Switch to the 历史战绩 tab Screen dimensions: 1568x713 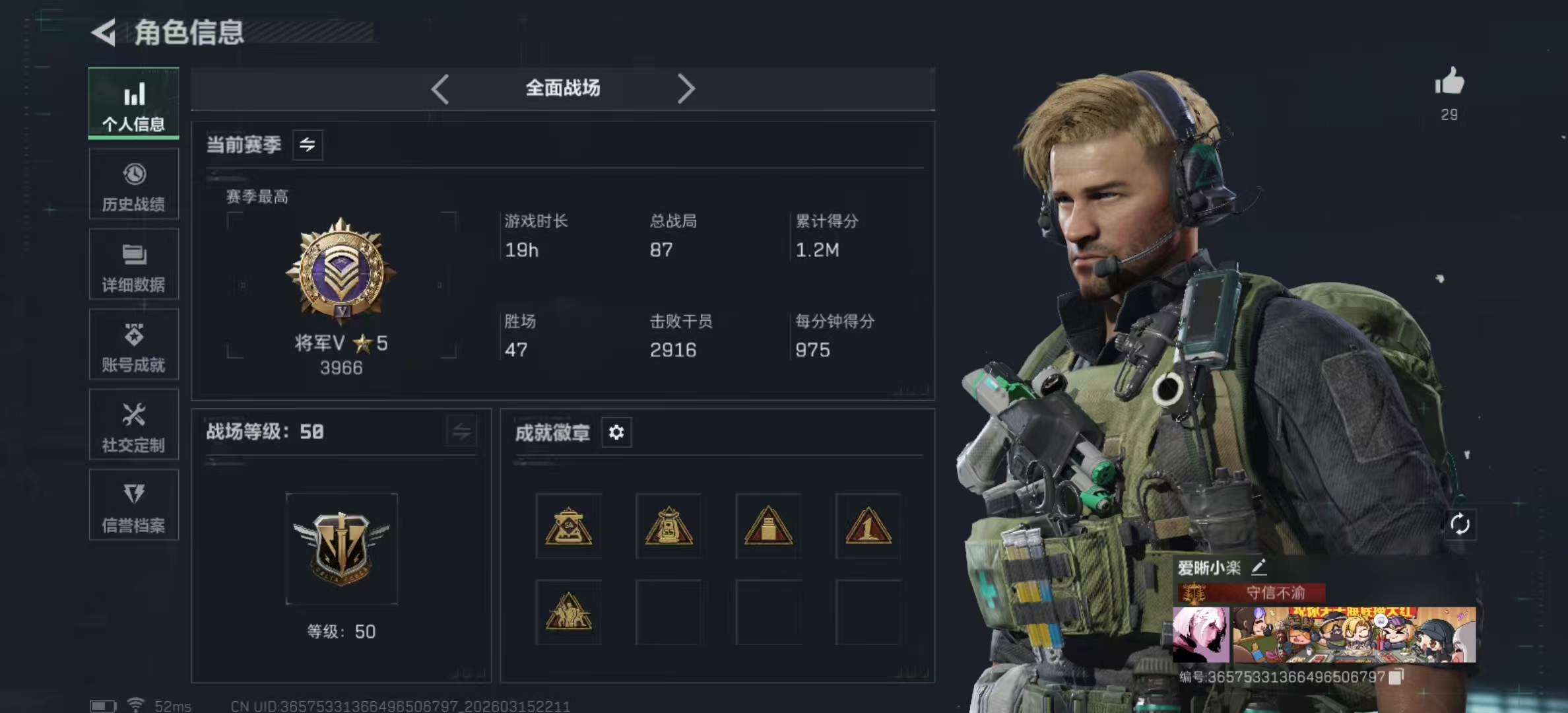point(133,184)
